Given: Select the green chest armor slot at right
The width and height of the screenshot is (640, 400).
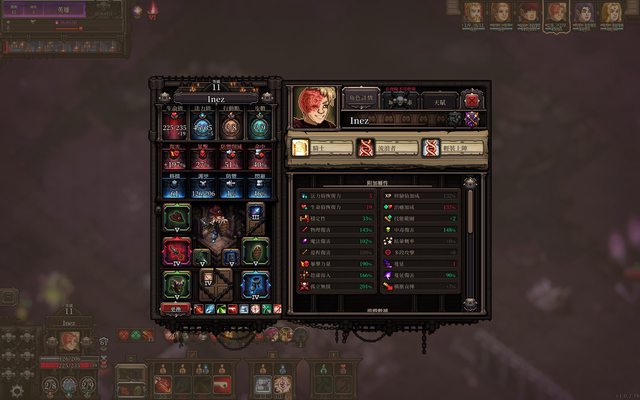Looking at the screenshot, I should pyautogui.click(x=255, y=251).
